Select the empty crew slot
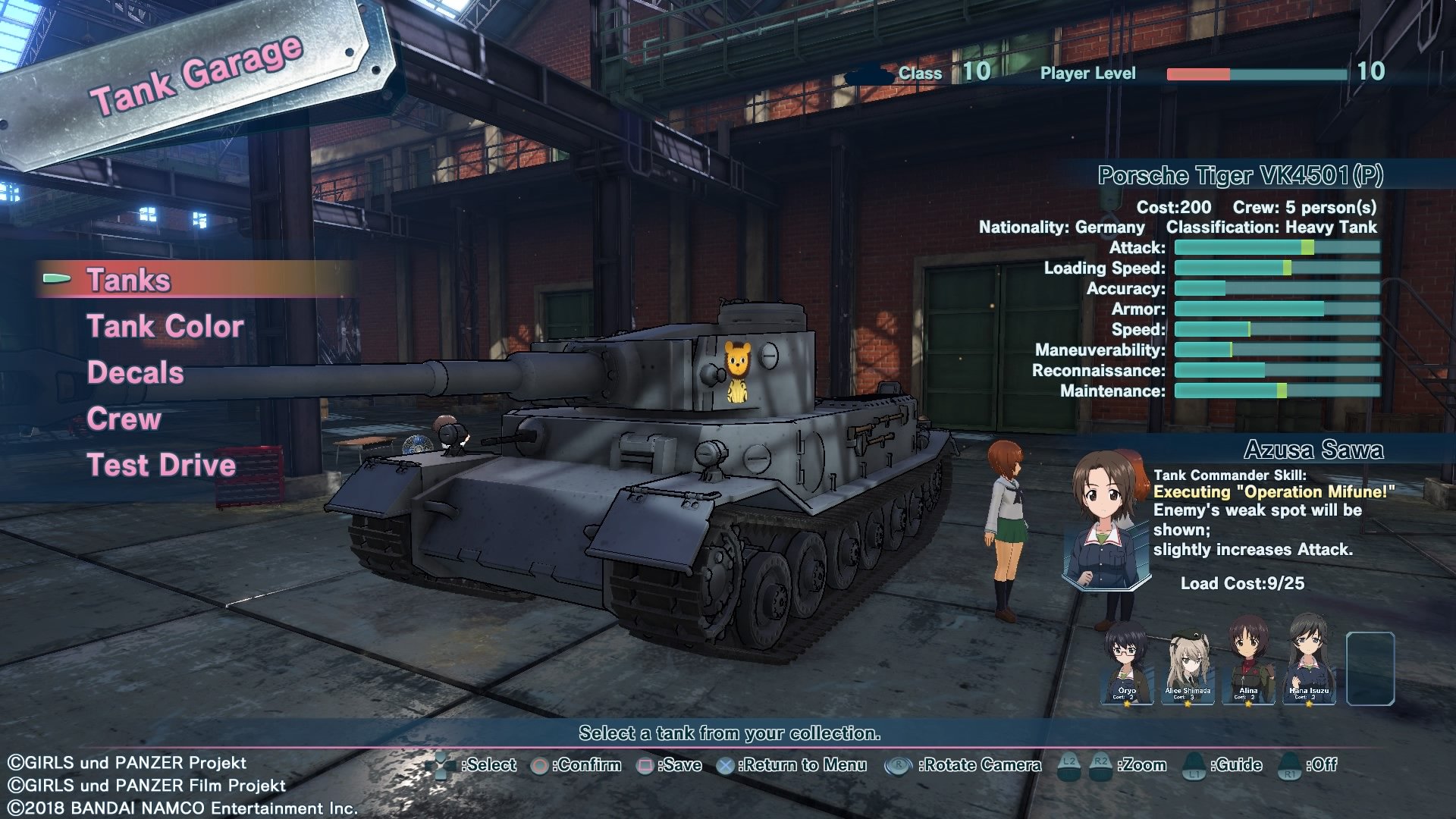This screenshot has width=1456, height=819. (1370, 667)
